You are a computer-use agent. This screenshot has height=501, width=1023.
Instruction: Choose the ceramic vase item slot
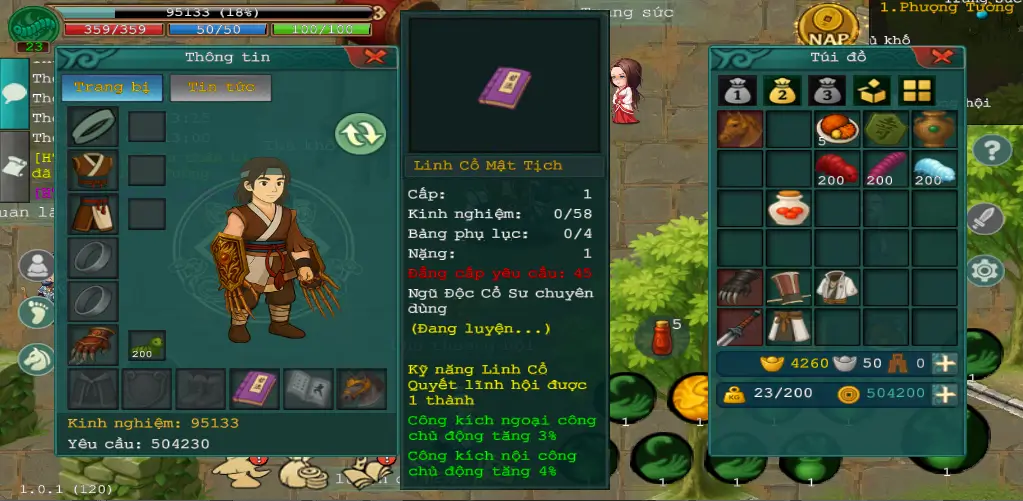tap(934, 129)
